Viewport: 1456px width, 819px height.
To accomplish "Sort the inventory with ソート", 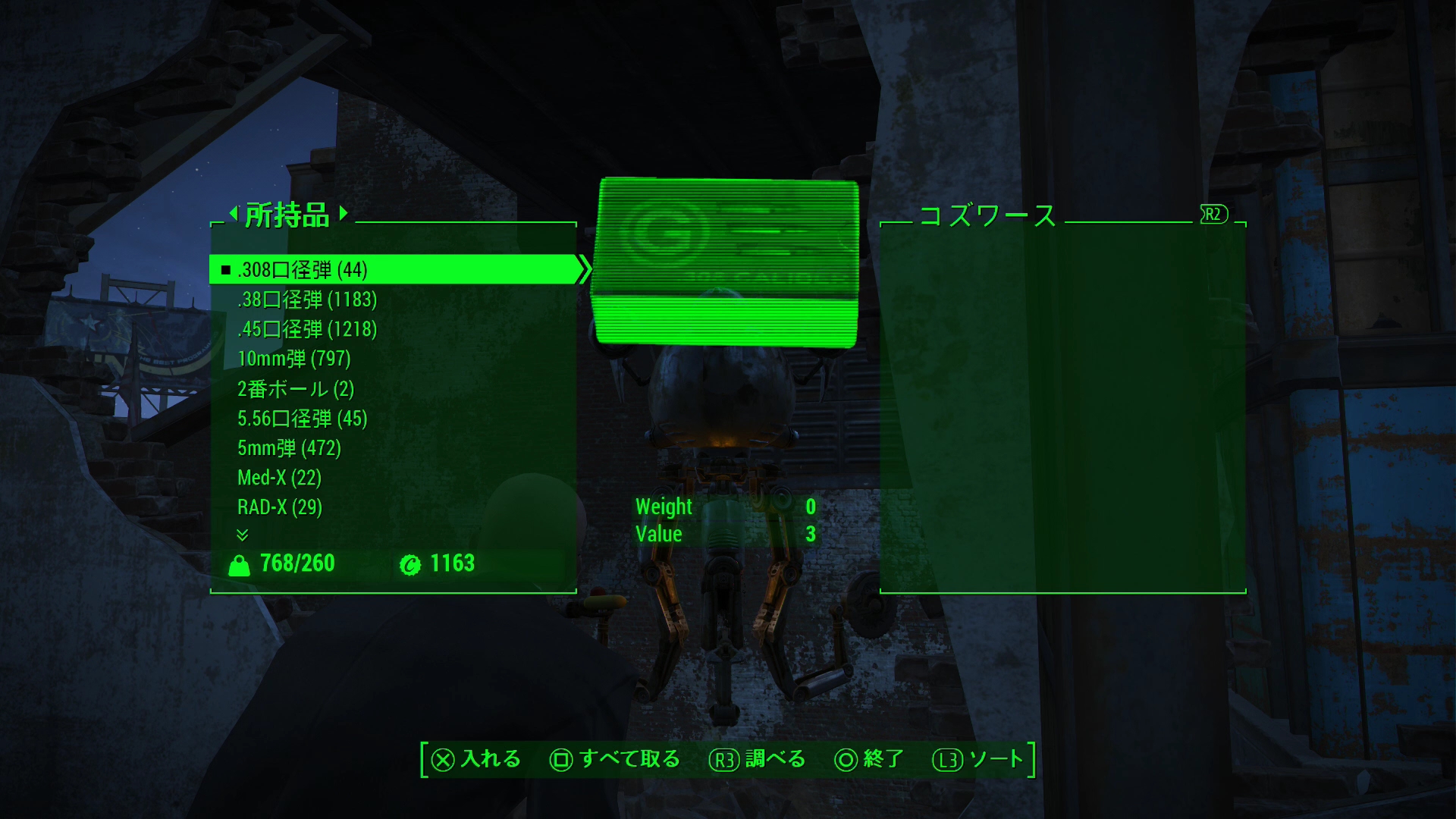I will (x=978, y=759).
